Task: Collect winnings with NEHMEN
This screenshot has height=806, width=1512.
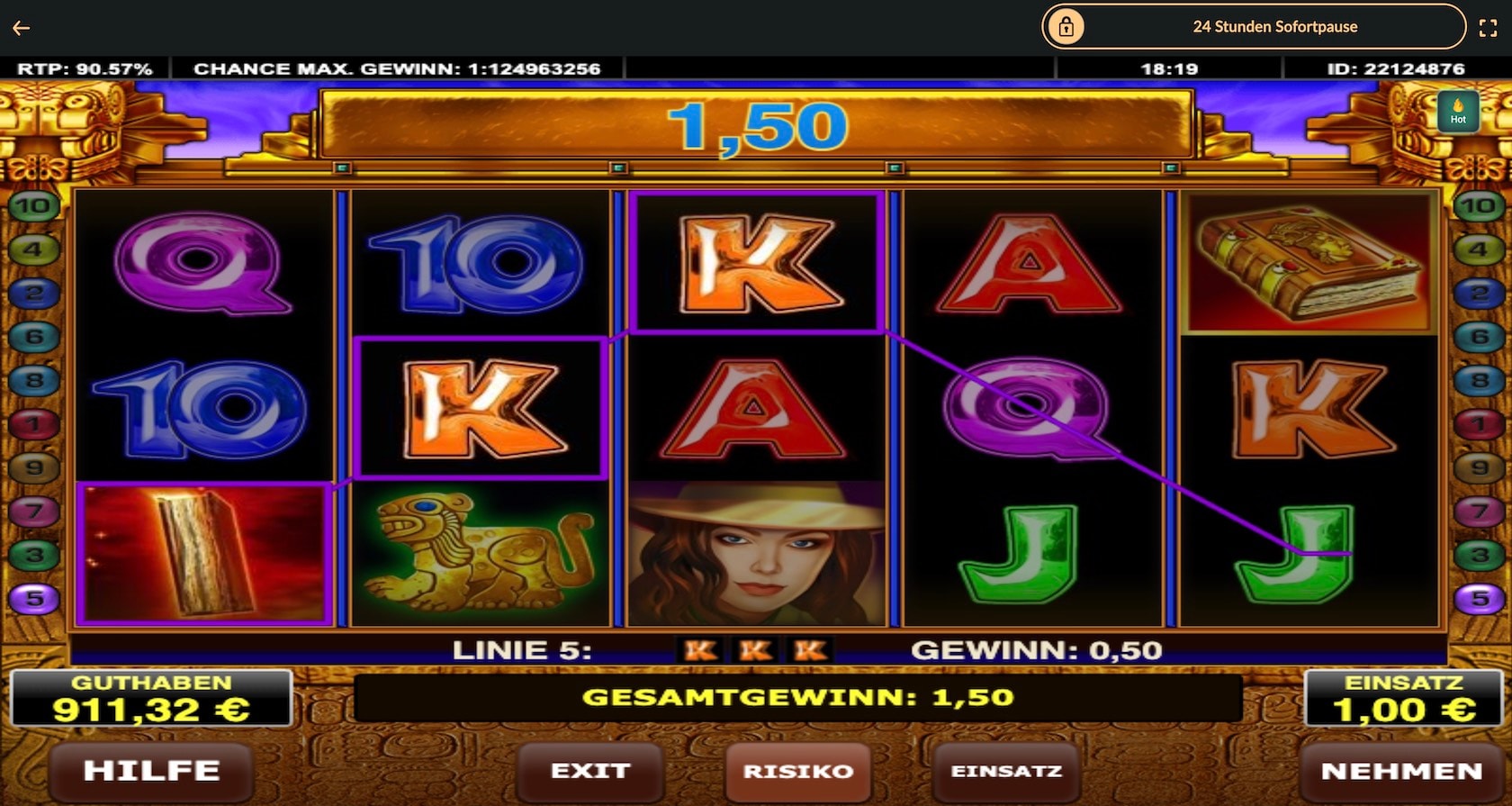Action: [x=1401, y=771]
